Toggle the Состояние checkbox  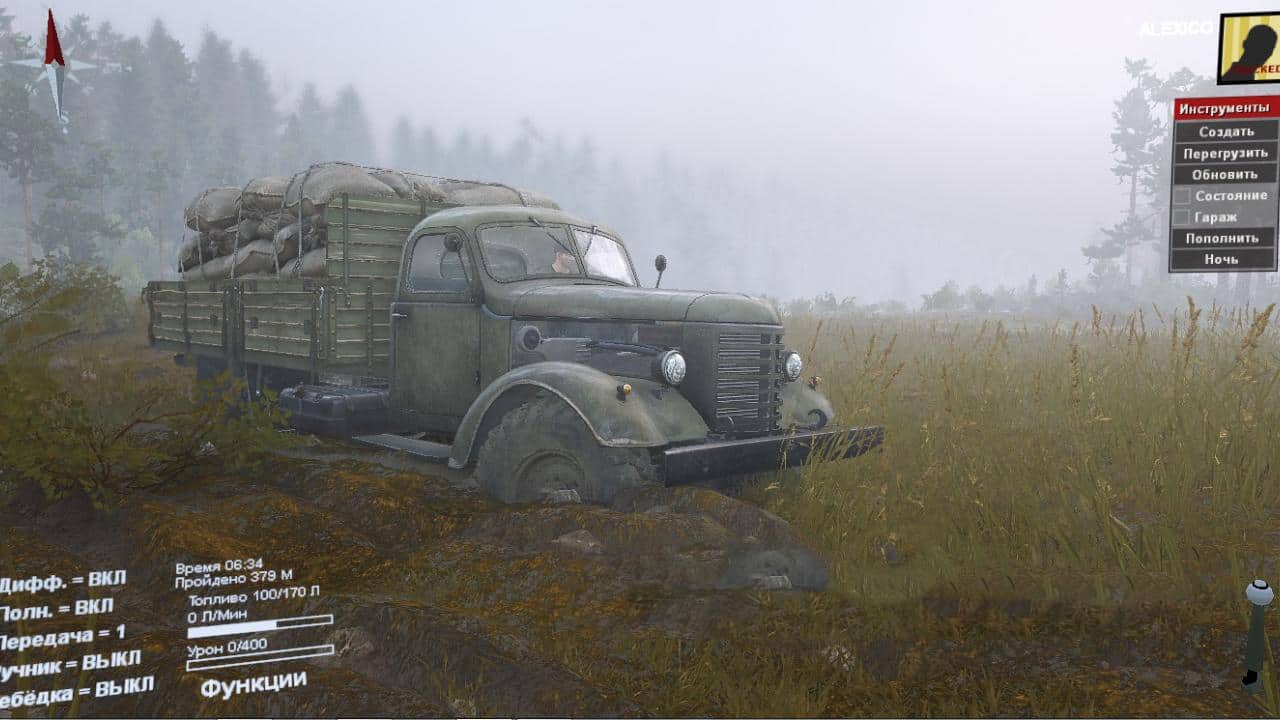click(x=1181, y=196)
